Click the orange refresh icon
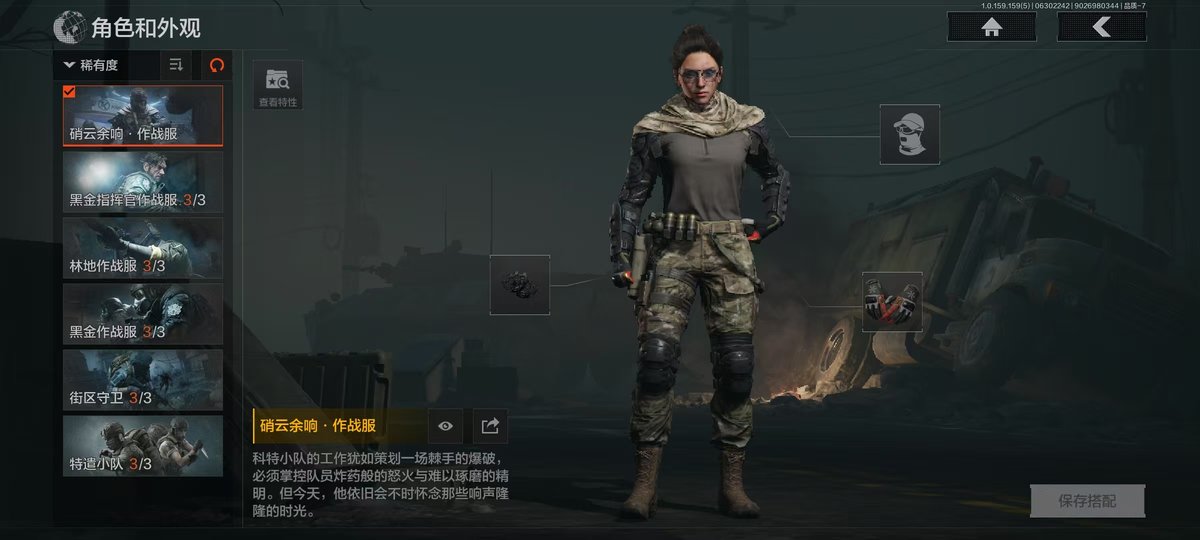This screenshot has height=540, width=1200. [x=216, y=65]
